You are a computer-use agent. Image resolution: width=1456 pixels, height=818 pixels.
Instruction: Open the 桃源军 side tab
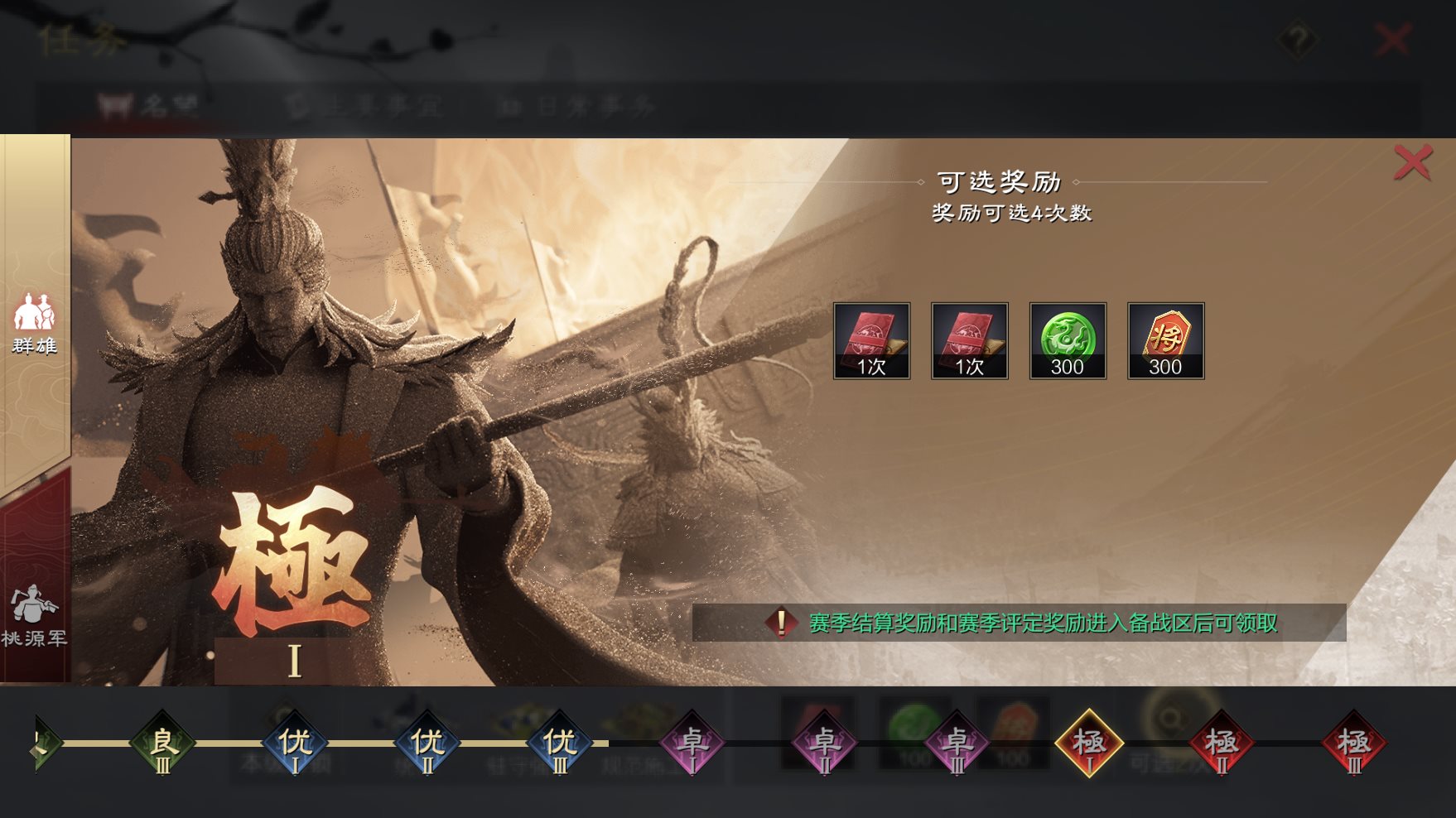click(34, 614)
